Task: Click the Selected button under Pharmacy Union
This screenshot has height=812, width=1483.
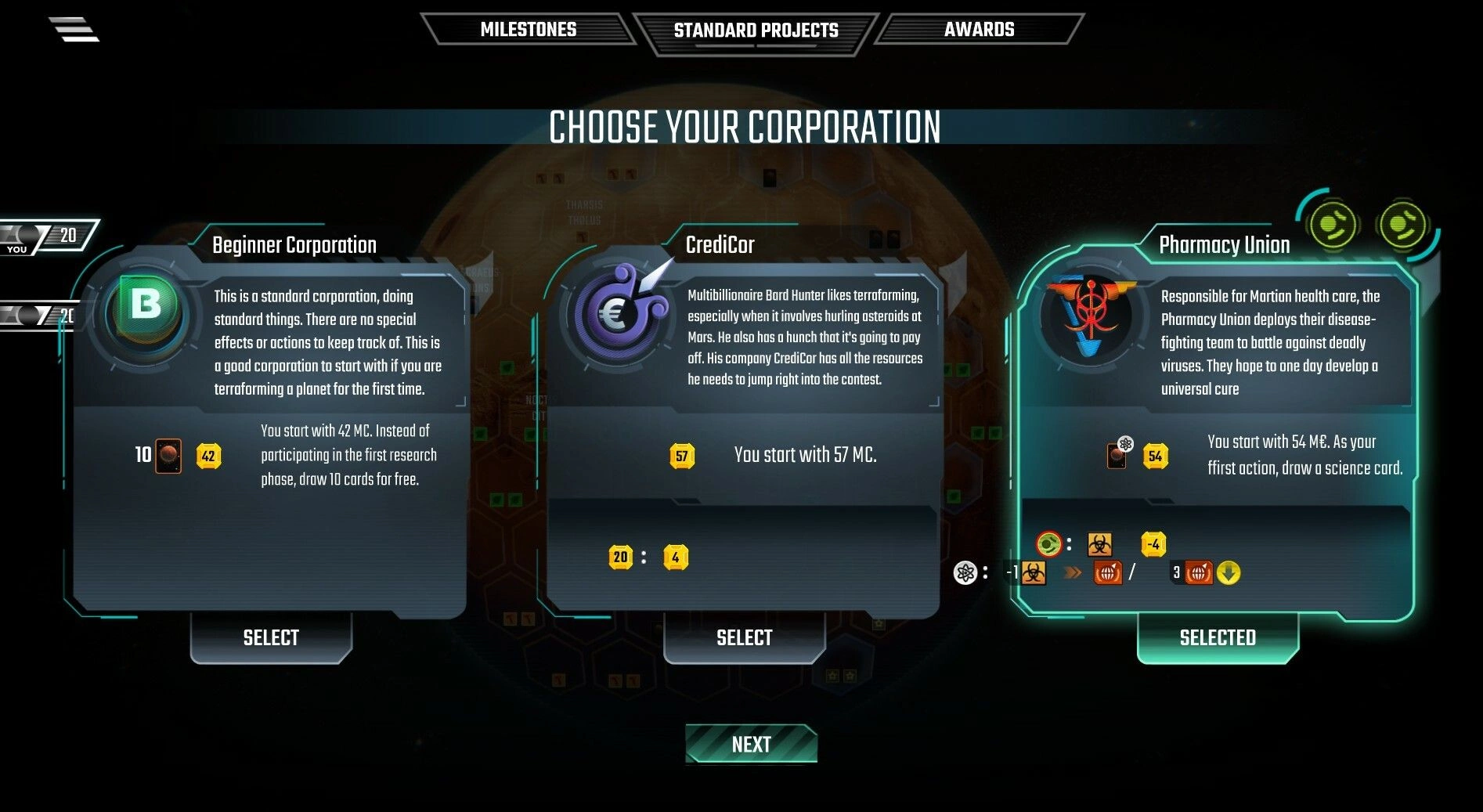Action: coord(1218,637)
